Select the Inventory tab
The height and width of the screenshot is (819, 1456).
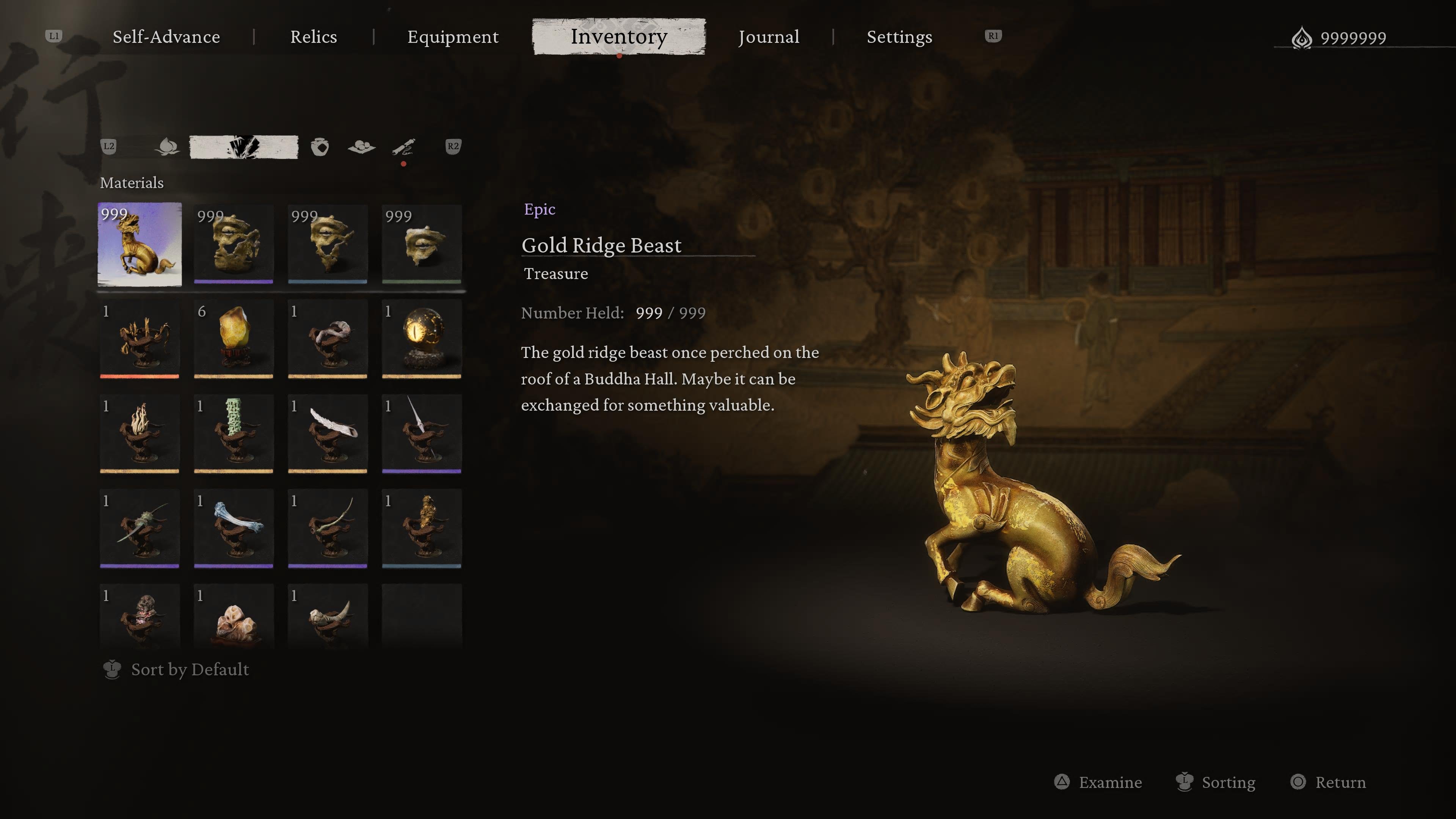click(619, 37)
